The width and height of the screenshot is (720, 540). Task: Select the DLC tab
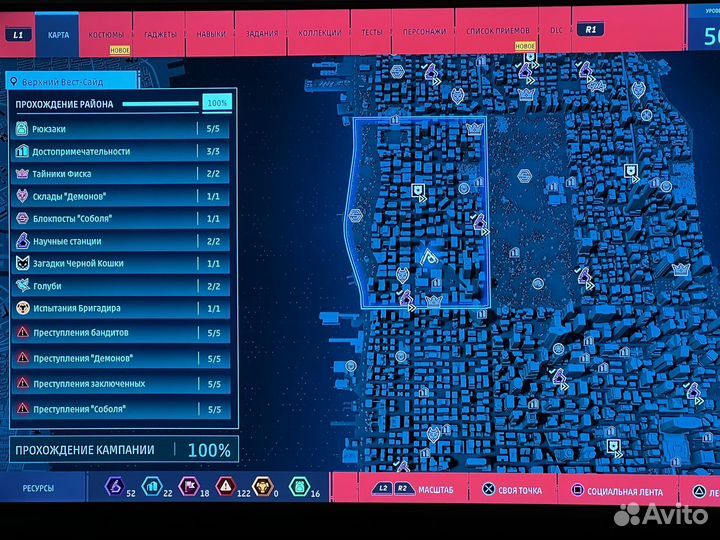click(x=557, y=30)
